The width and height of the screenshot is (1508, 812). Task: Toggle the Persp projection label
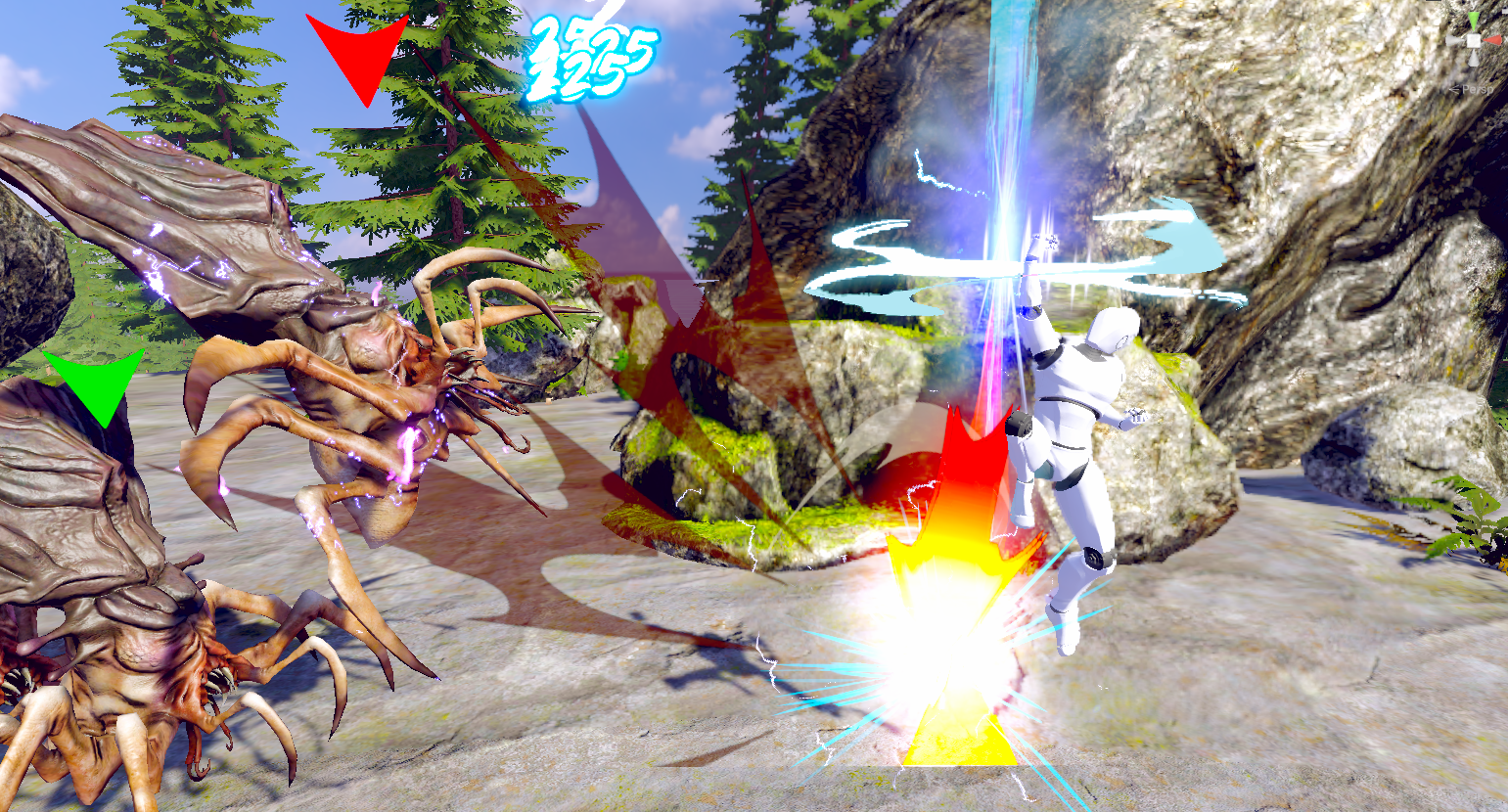pyautogui.click(x=1476, y=90)
